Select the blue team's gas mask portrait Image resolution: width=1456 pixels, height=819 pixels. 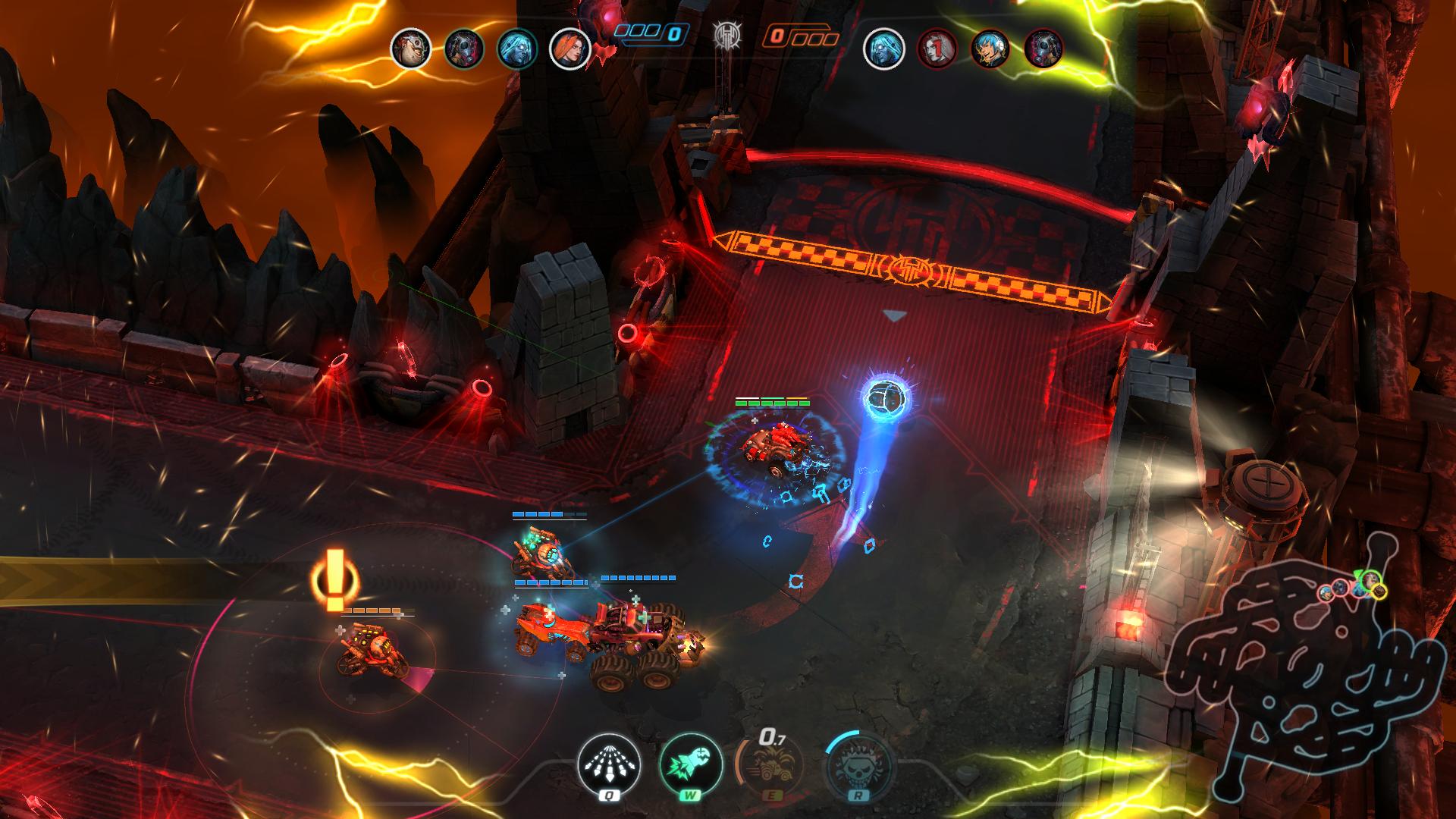[463, 49]
